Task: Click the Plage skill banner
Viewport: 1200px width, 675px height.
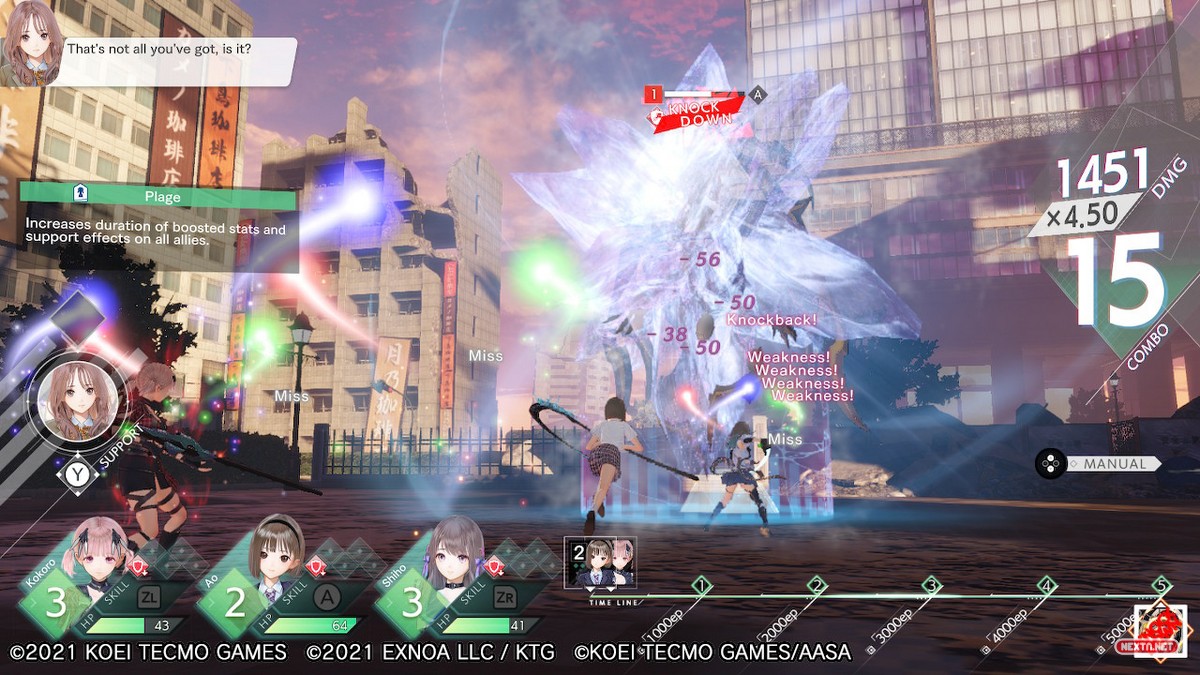Action: [x=160, y=197]
